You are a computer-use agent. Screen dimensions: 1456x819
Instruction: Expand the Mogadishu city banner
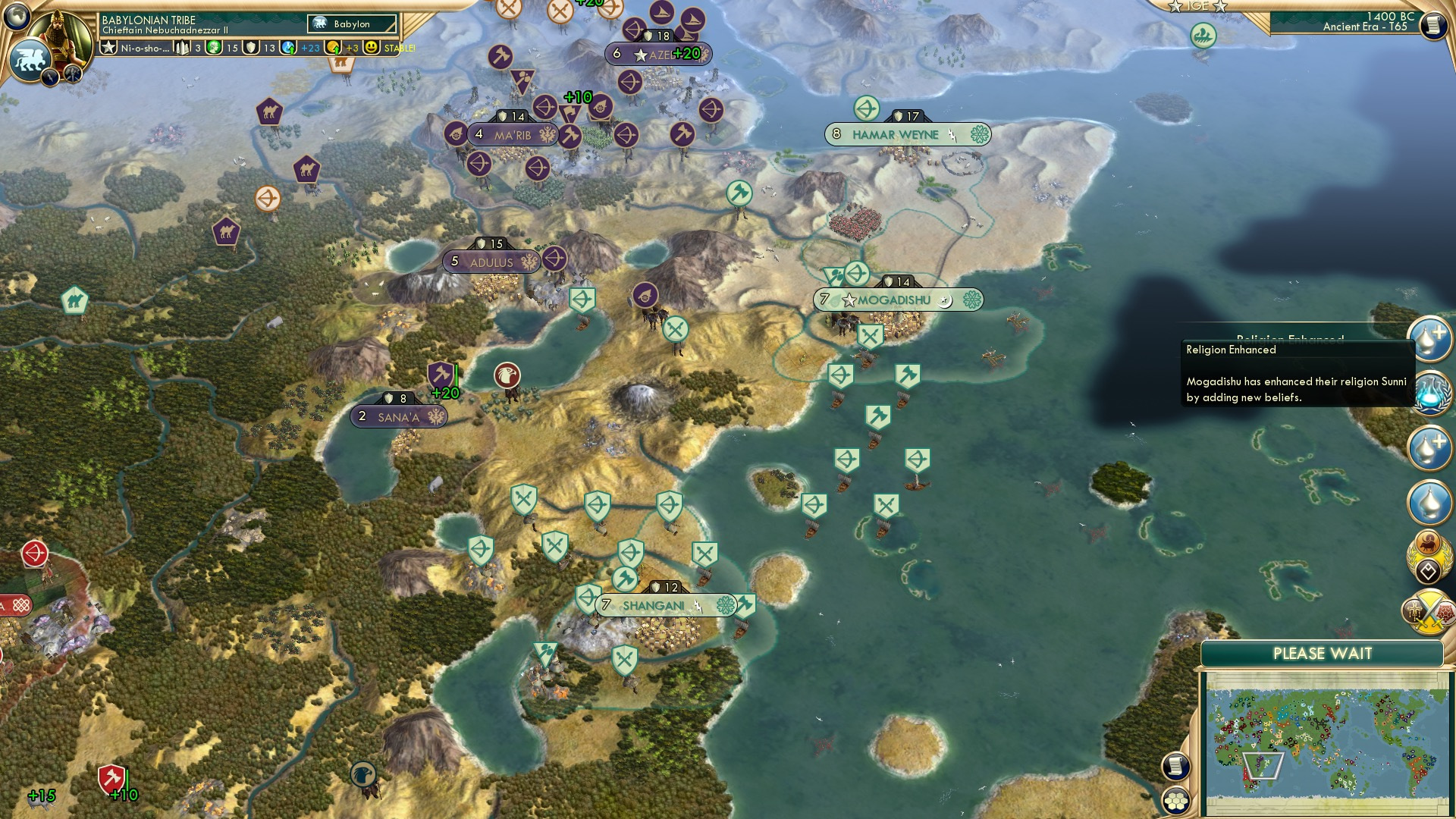[896, 299]
